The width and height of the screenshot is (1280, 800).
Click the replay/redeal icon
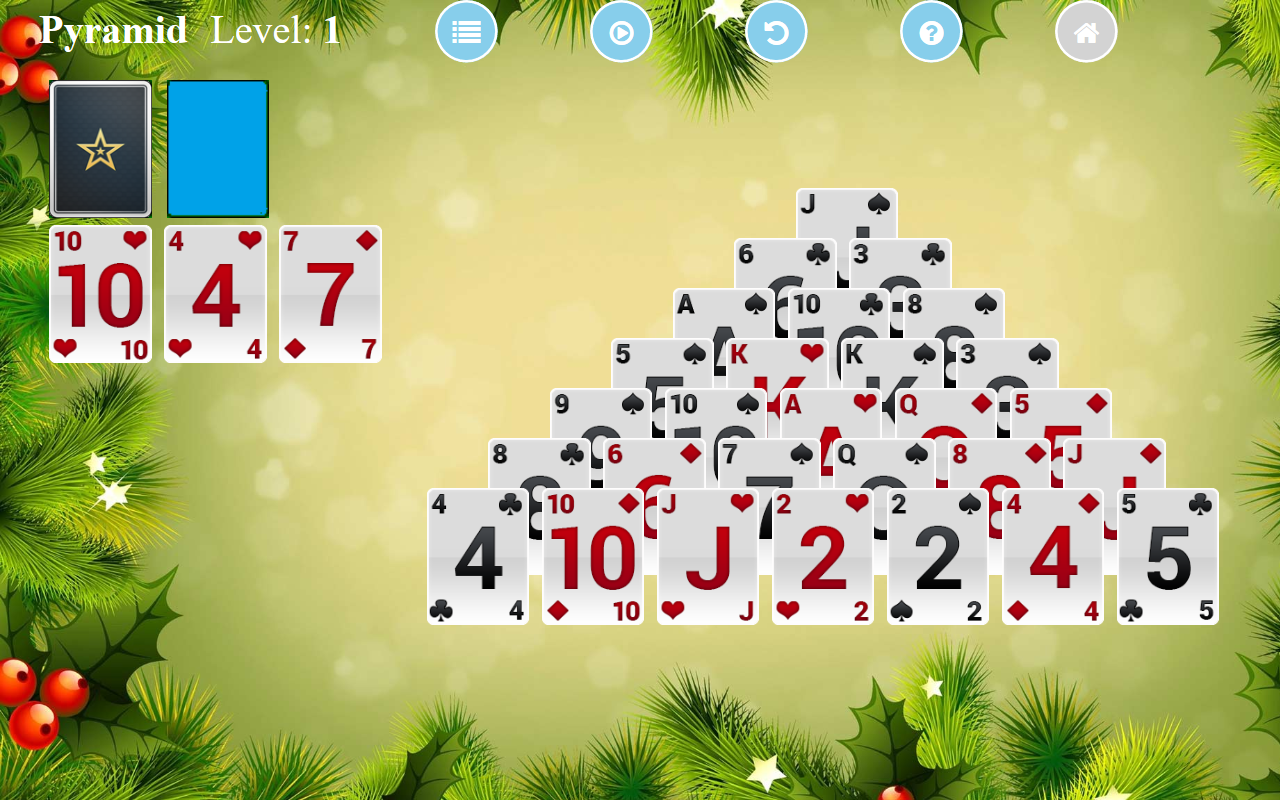tap(621, 31)
